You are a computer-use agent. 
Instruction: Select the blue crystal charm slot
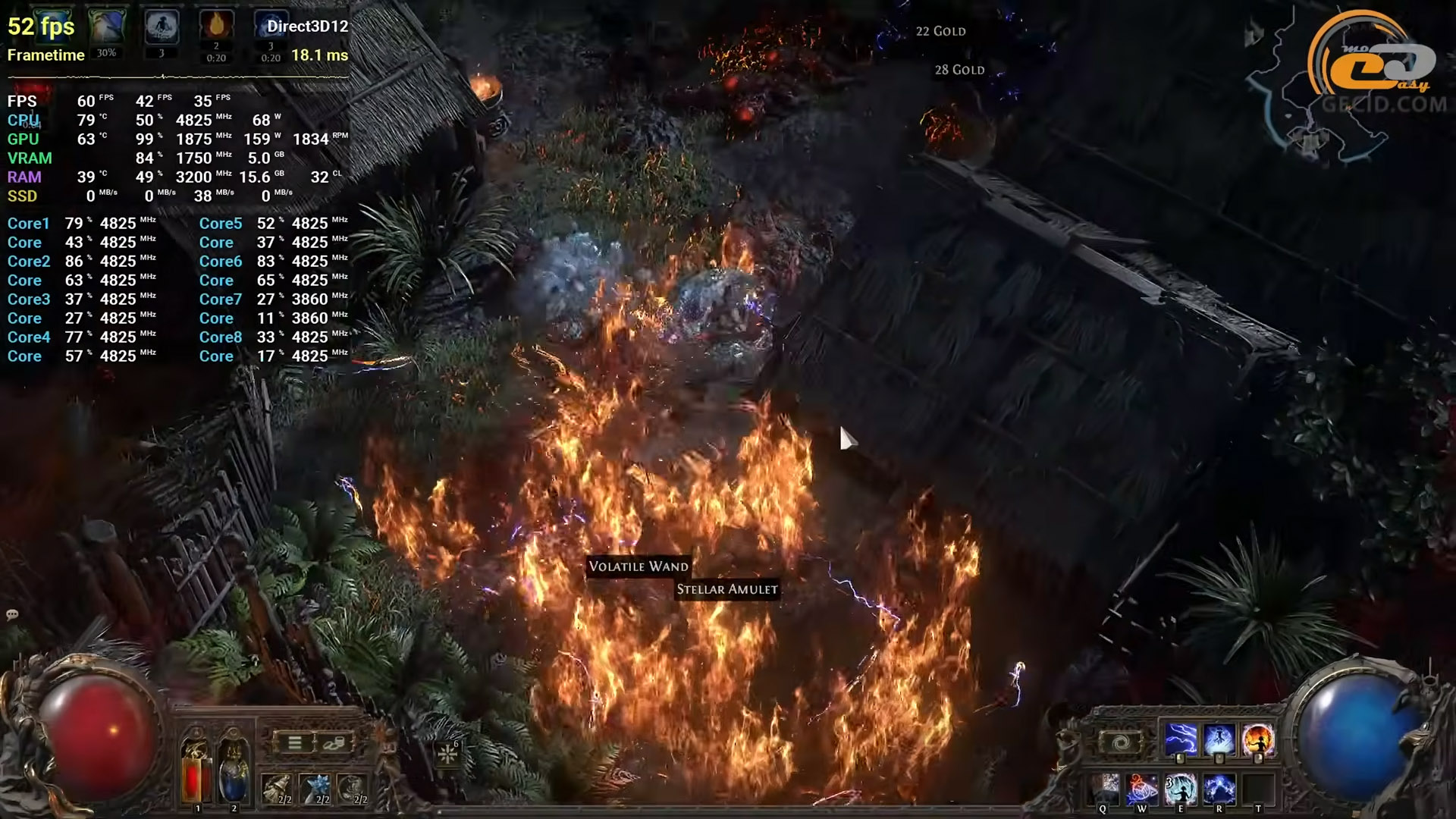point(315,789)
